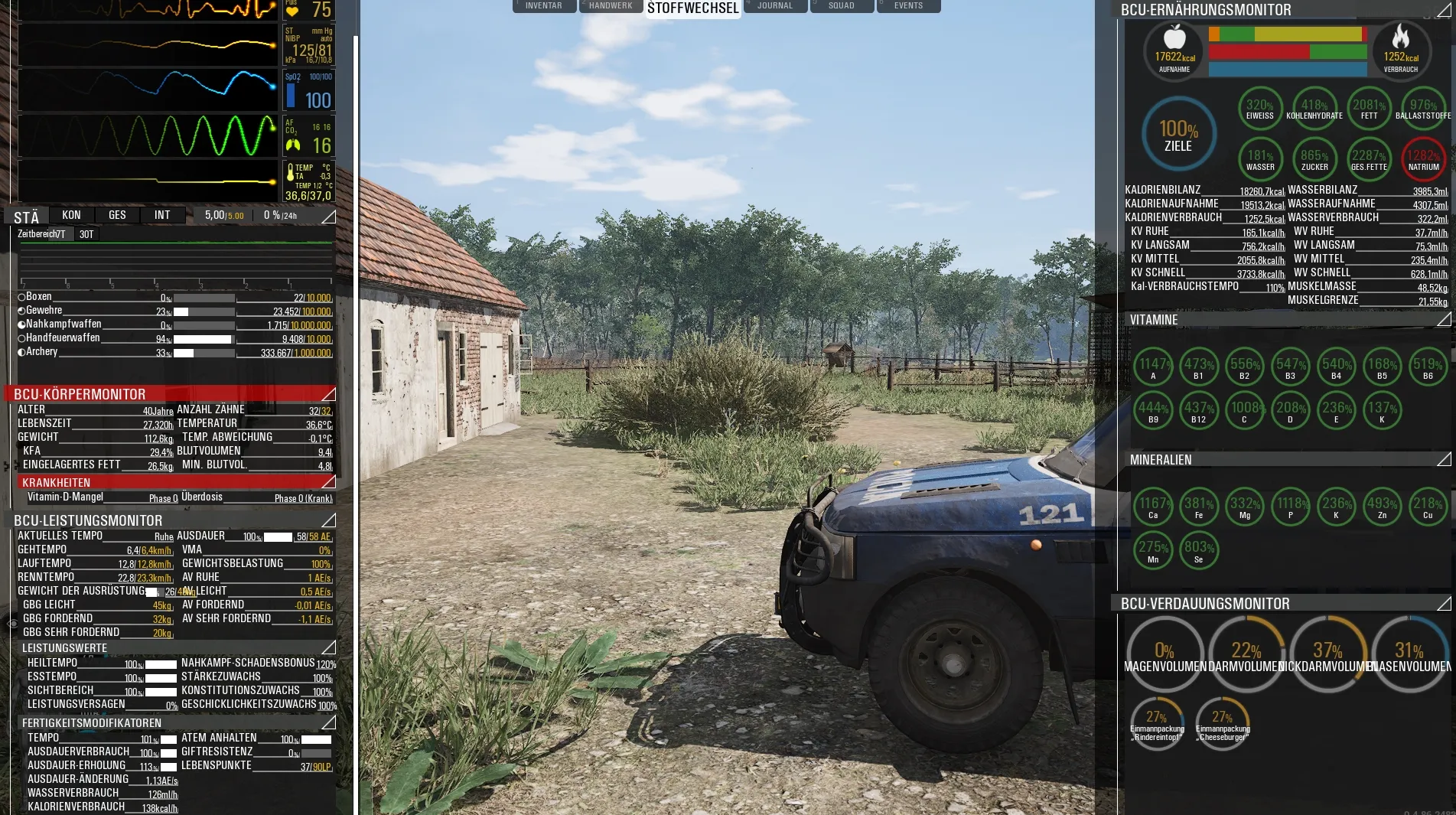This screenshot has height=815, width=1456.
Task: Select the STÄ attribute tab
Action: tap(27, 217)
